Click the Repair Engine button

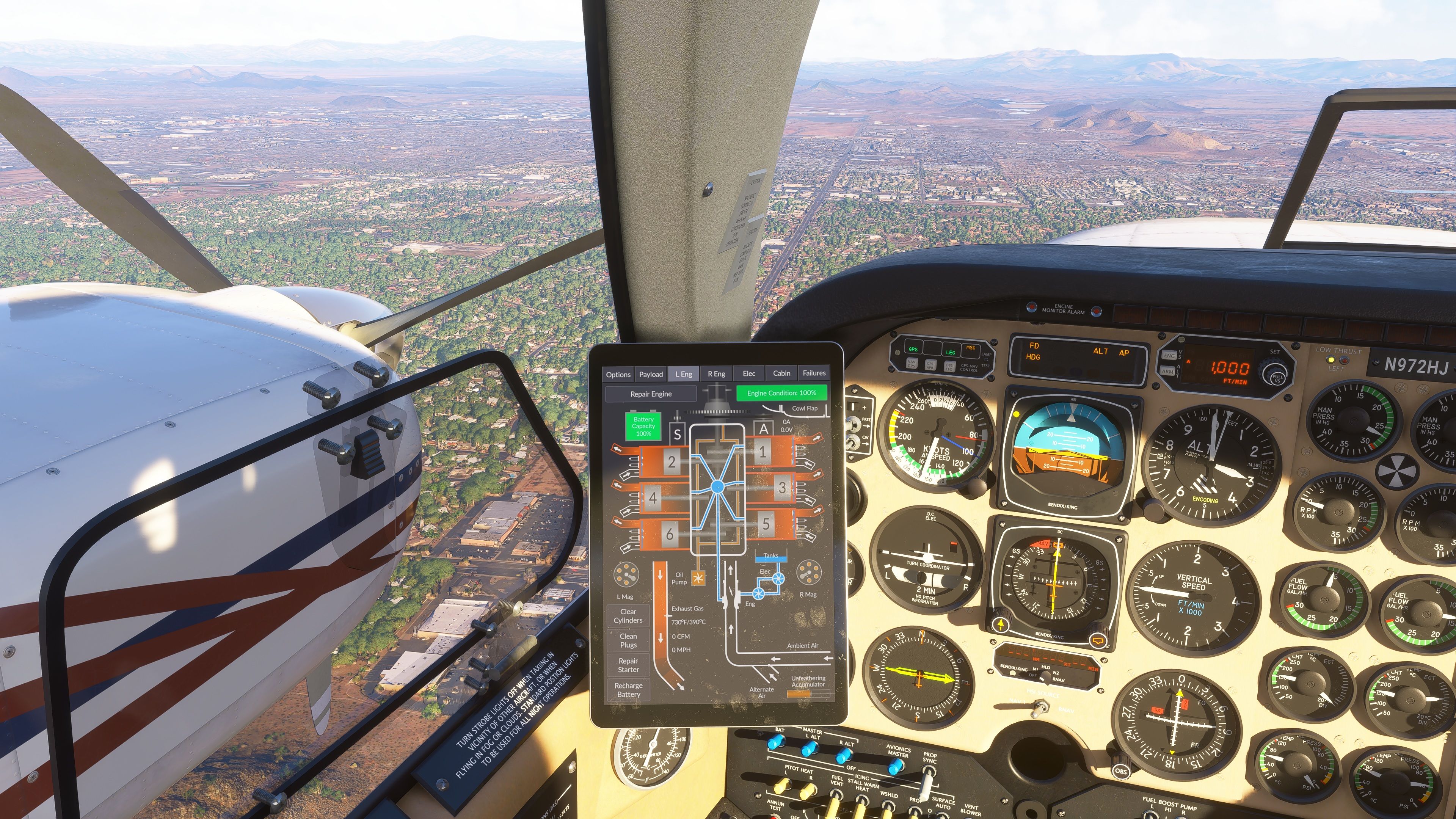click(x=651, y=394)
